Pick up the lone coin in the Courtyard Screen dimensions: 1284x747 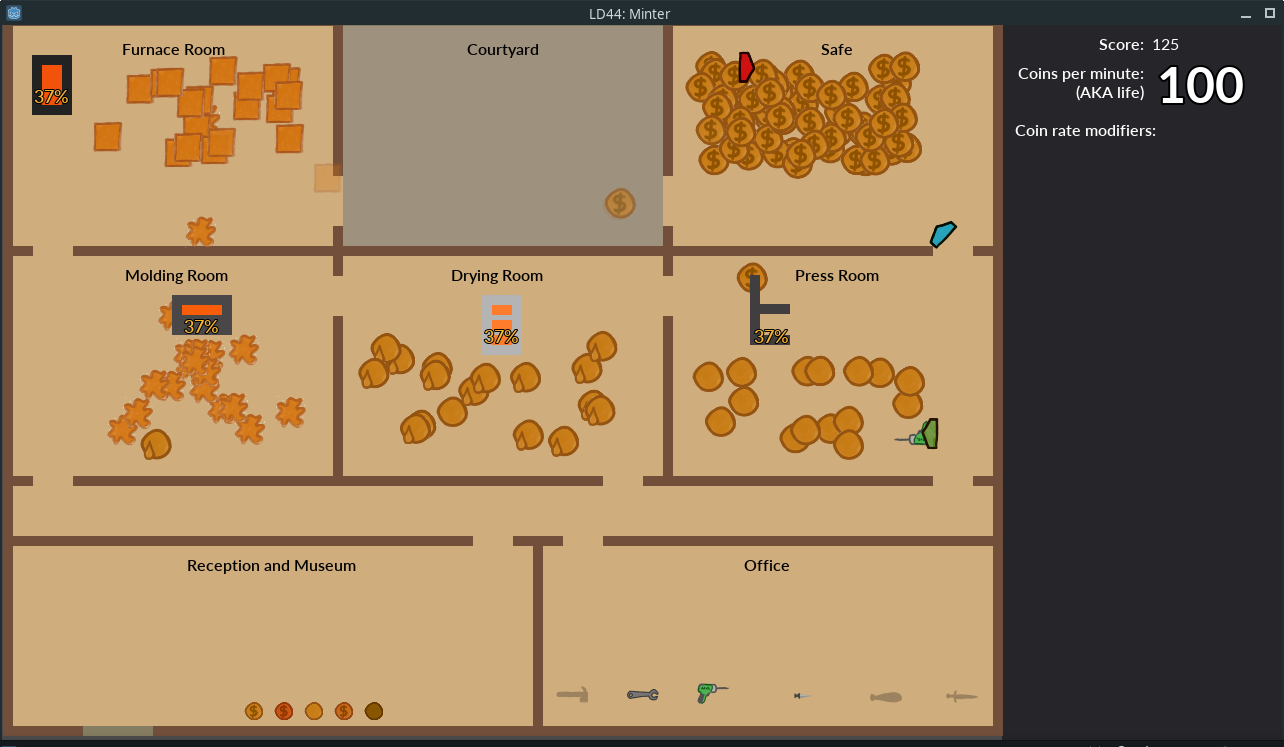point(619,203)
